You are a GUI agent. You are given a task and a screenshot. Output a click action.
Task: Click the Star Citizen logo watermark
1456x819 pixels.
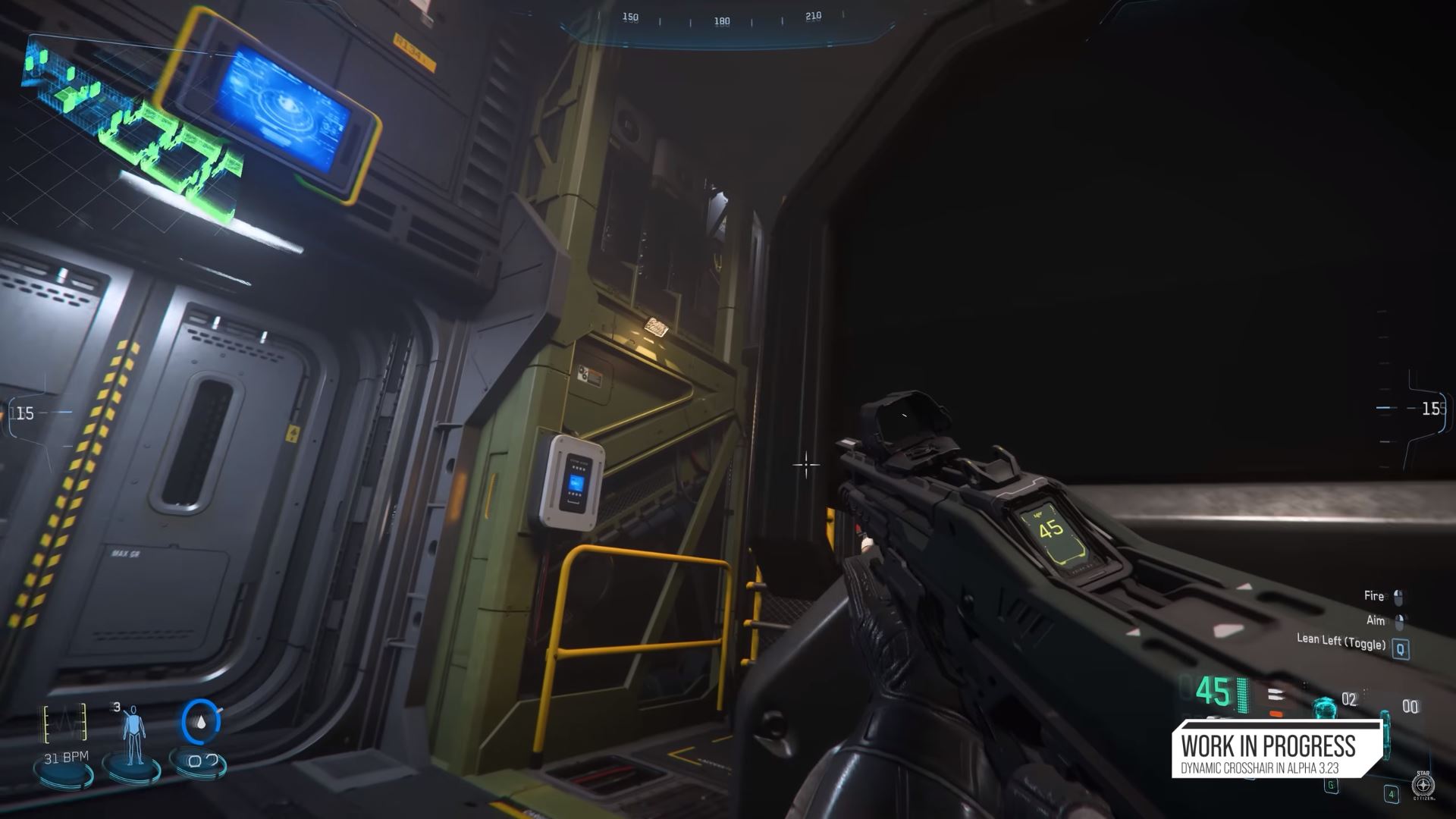click(x=1423, y=785)
